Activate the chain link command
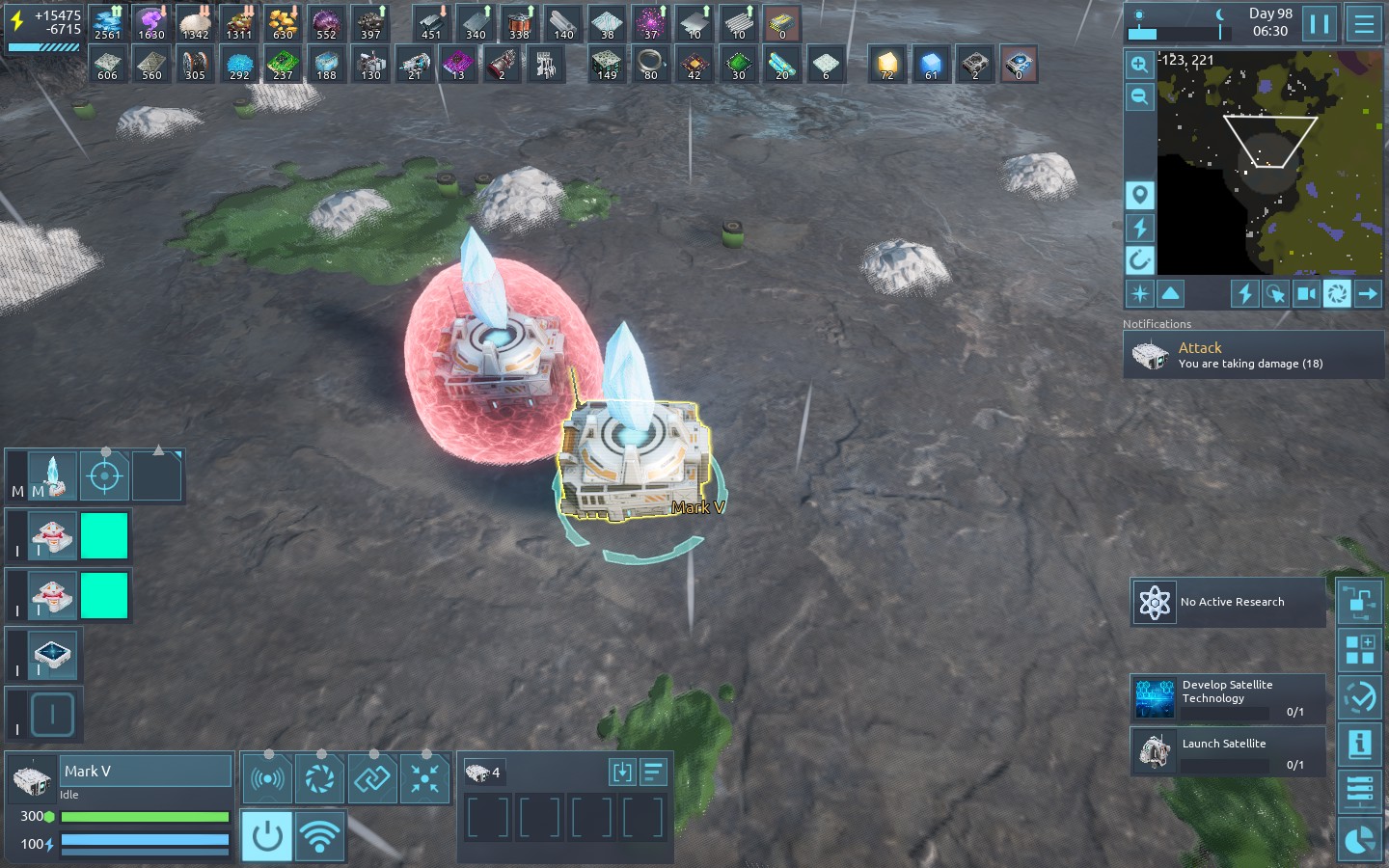The height and width of the screenshot is (868, 1389). click(x=371, y=778)
